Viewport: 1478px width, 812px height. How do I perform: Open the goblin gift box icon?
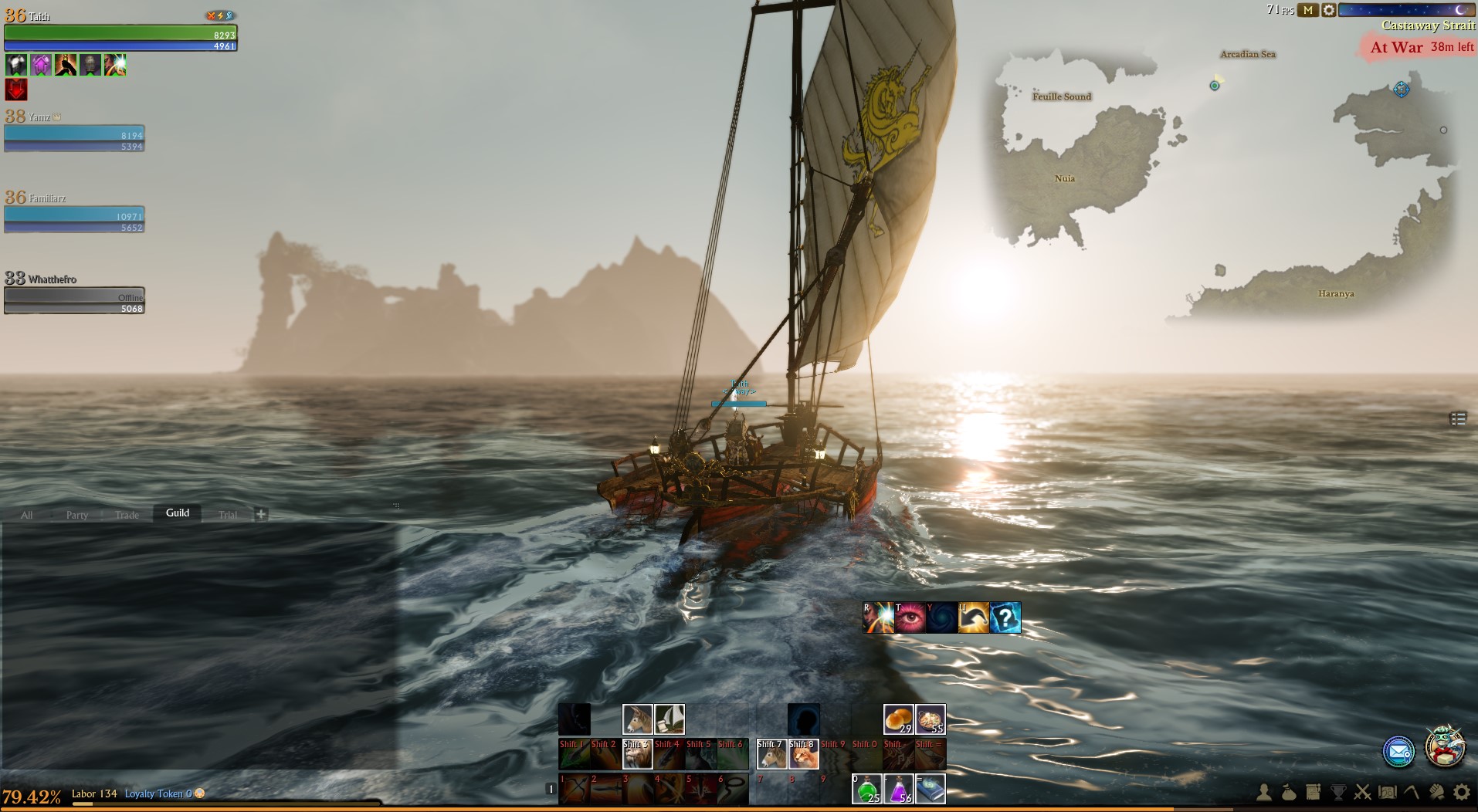point(1444,747)
